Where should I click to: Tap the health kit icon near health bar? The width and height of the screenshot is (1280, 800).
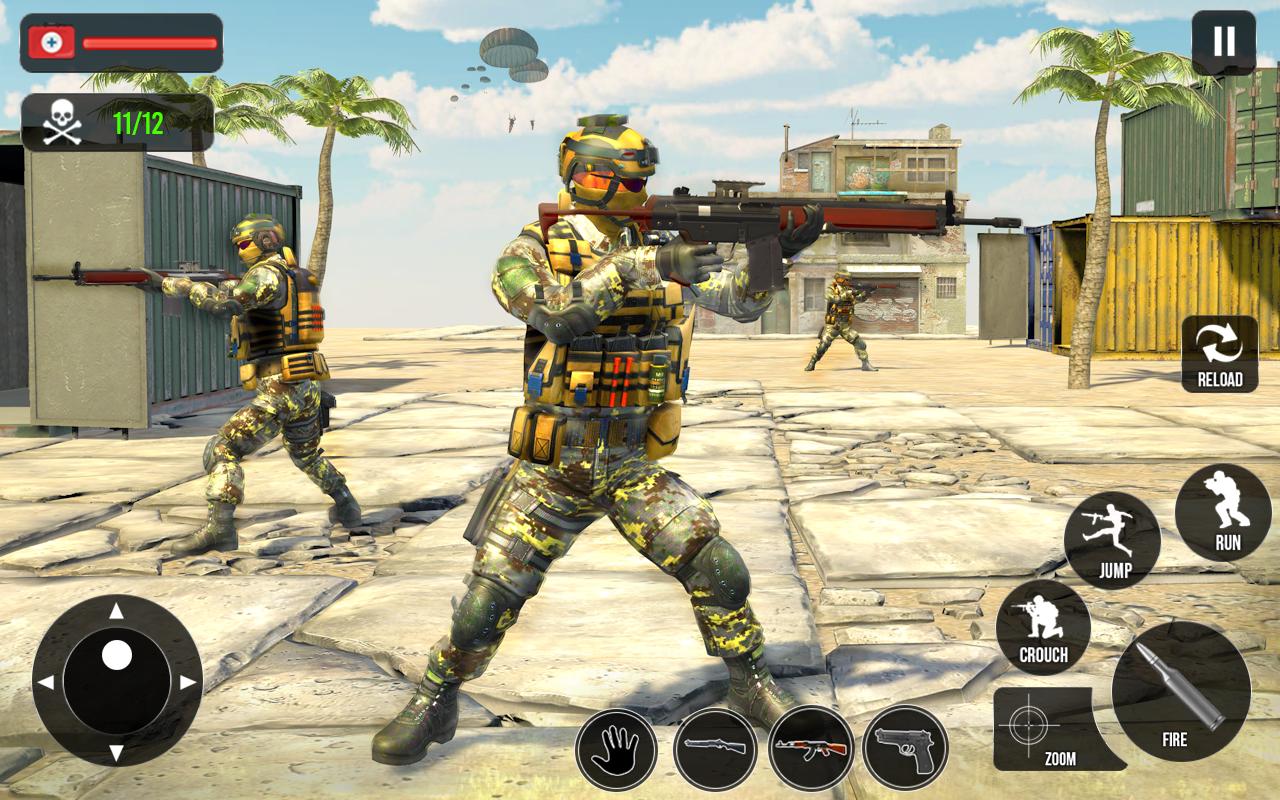coord(54,43)
